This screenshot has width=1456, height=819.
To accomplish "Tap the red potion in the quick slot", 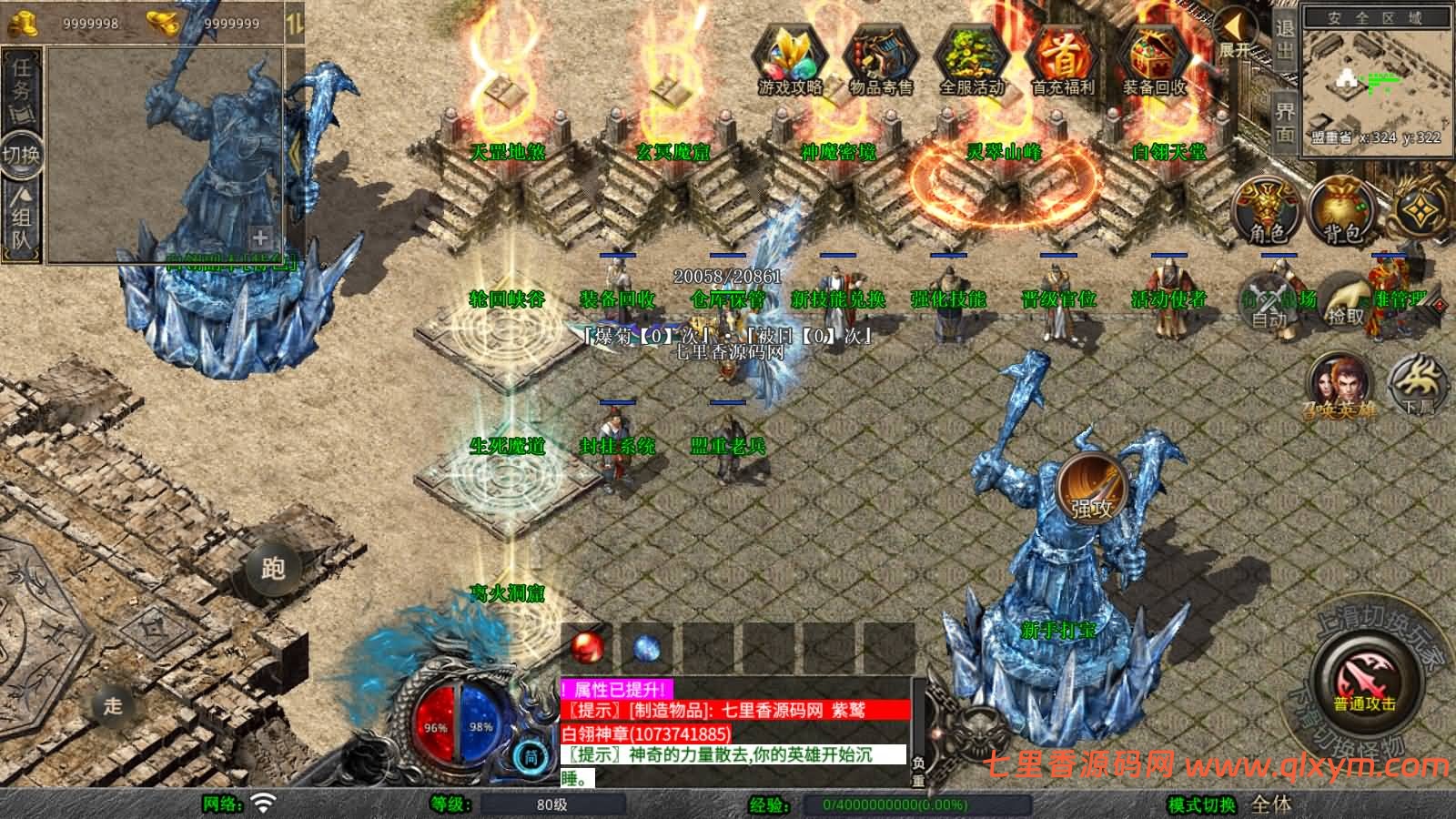I will (587, 646).
